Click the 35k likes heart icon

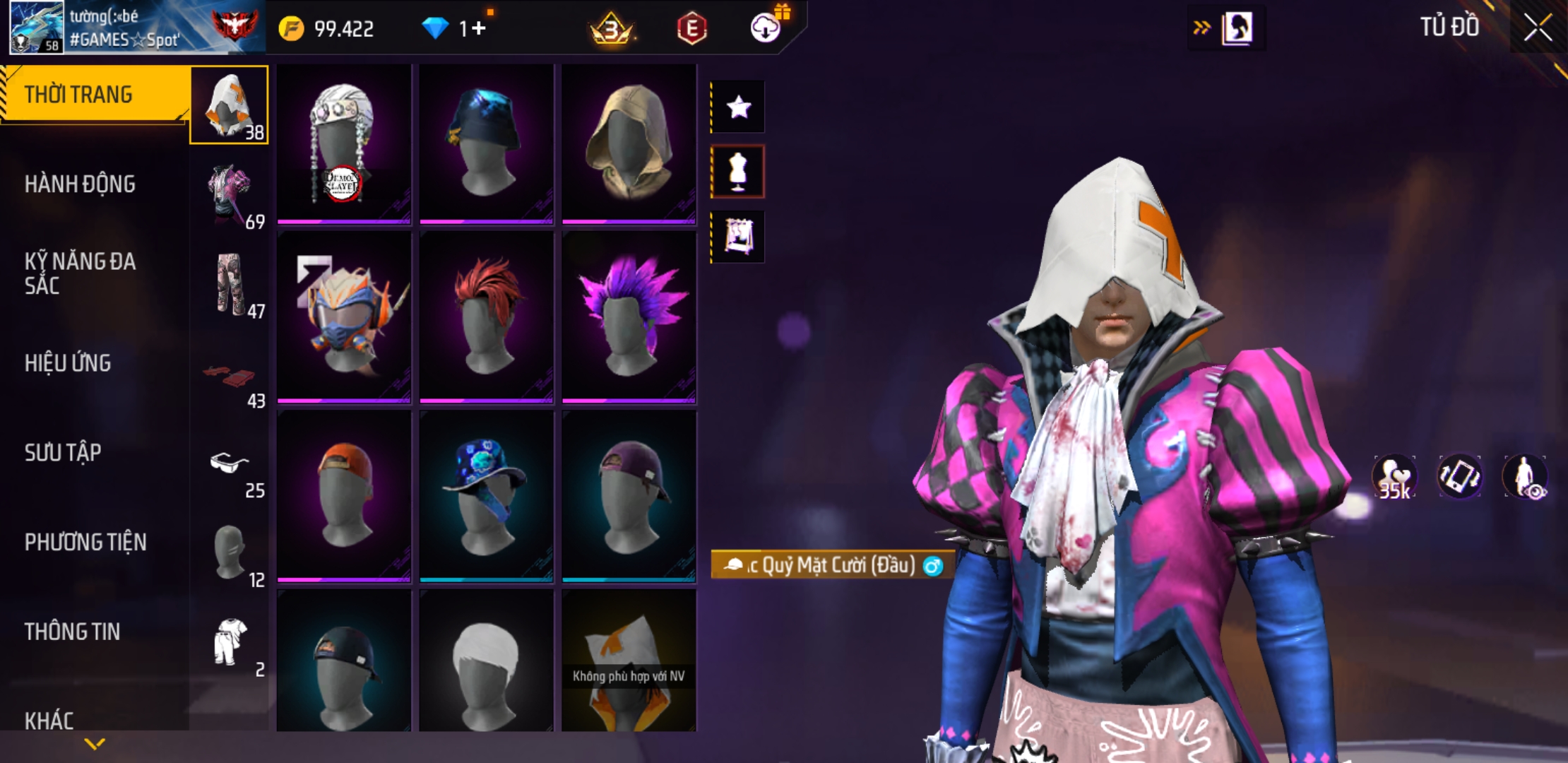point(1394,477)
